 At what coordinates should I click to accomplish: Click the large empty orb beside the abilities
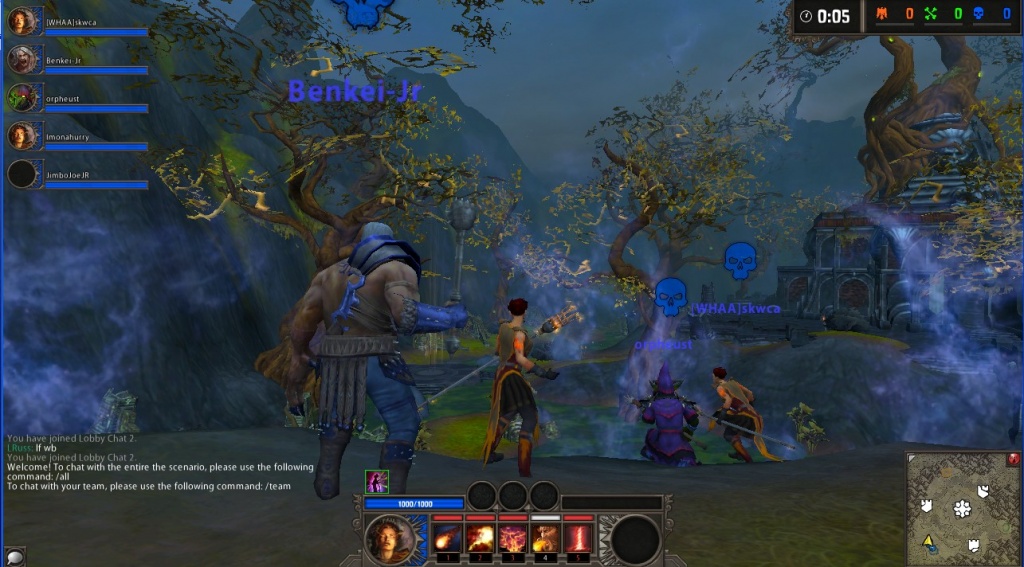click(x=636, y=540)
